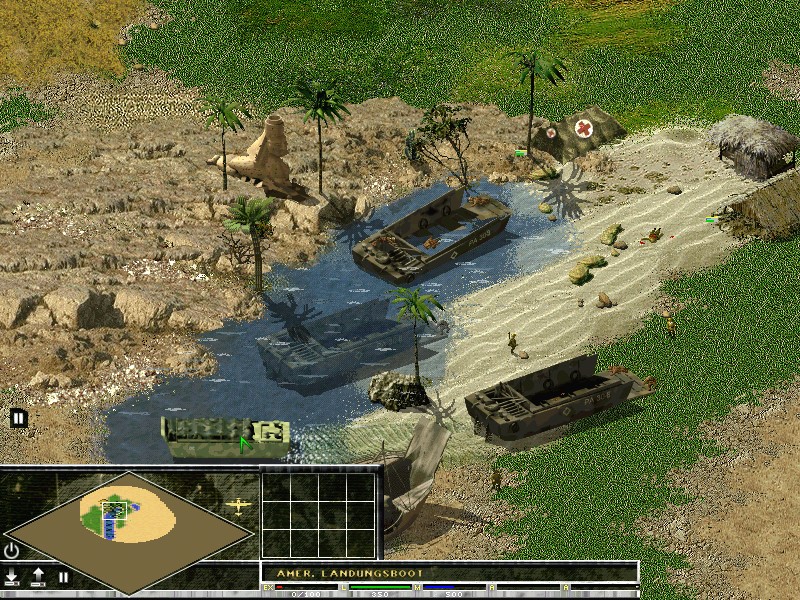Click the yellow airplane icon

239,505
